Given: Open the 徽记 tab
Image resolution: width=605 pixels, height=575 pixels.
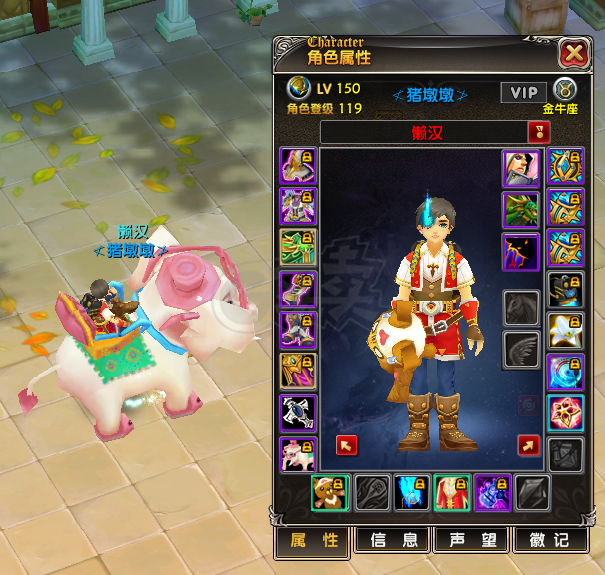Looking at the screenshot, I should pos(549,540).
